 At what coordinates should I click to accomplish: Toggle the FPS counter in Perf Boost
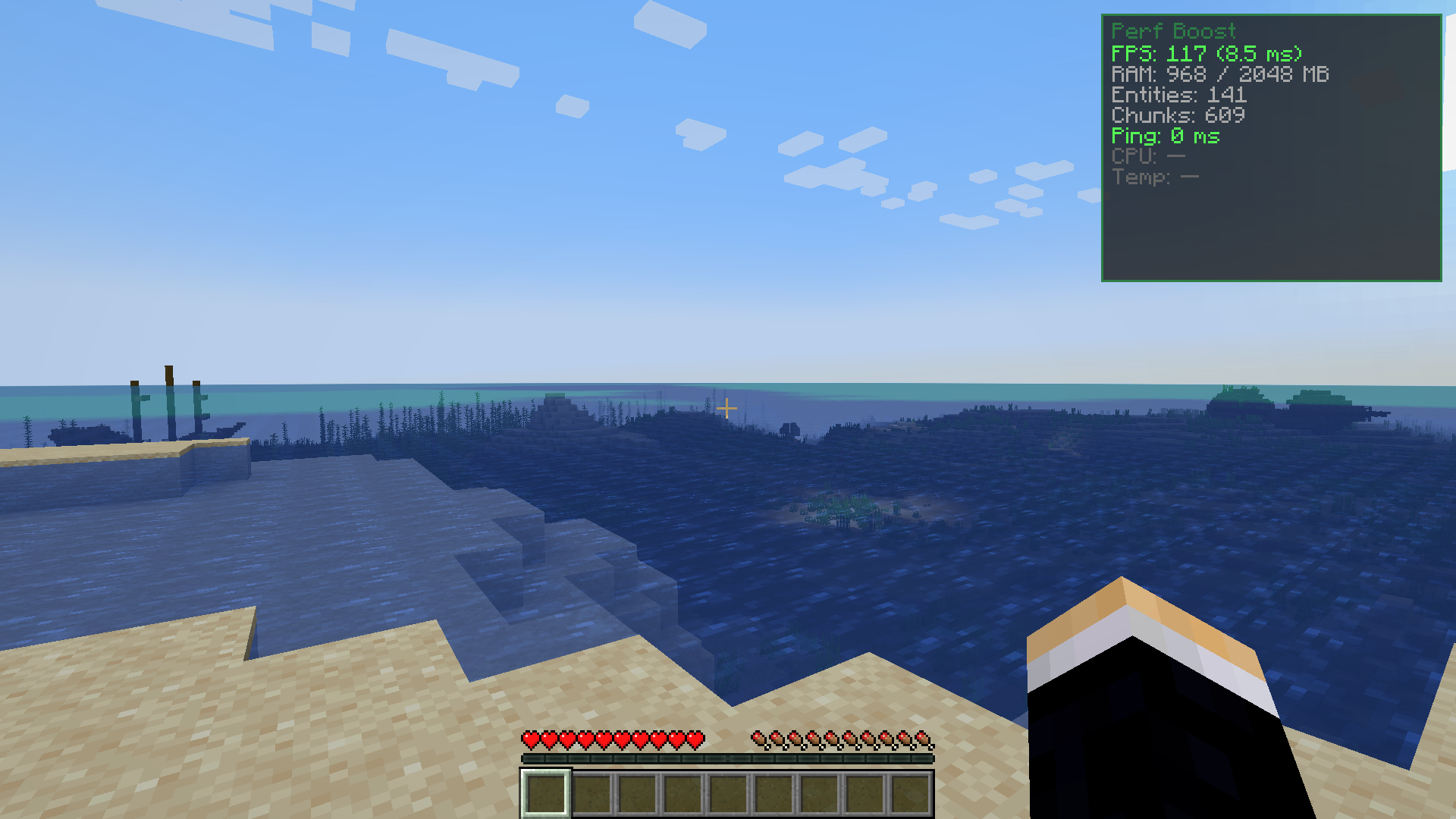[x=1206, y=54]
